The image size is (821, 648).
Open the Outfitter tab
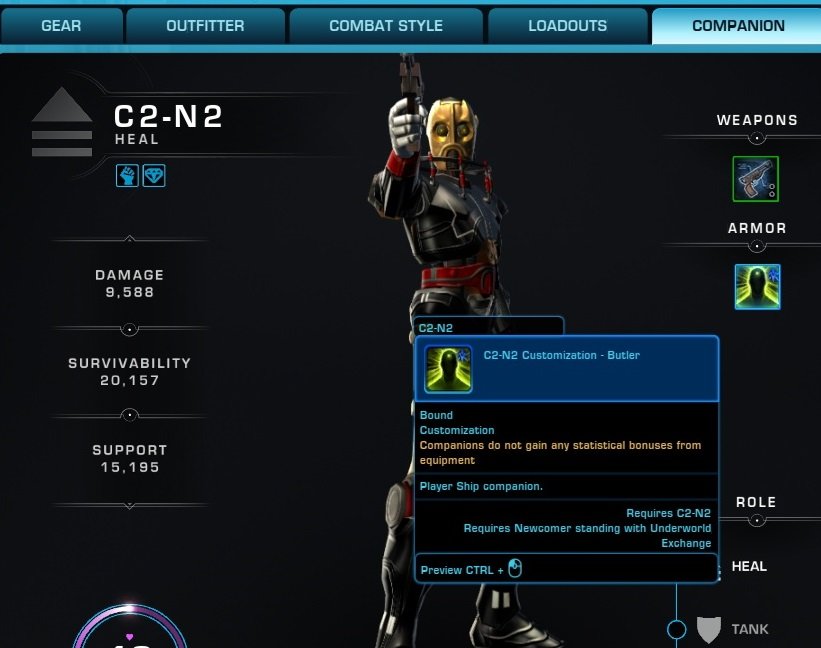click(x=204, y=26)
